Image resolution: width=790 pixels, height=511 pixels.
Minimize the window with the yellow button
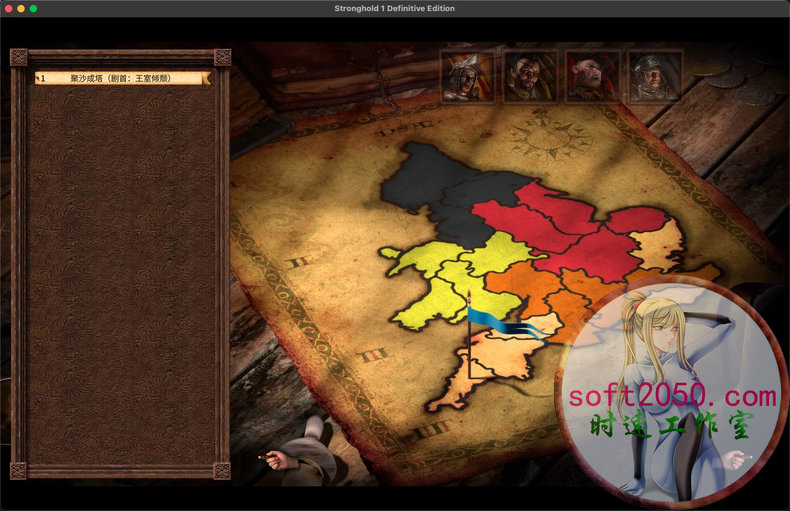click(x=21, y=8)
